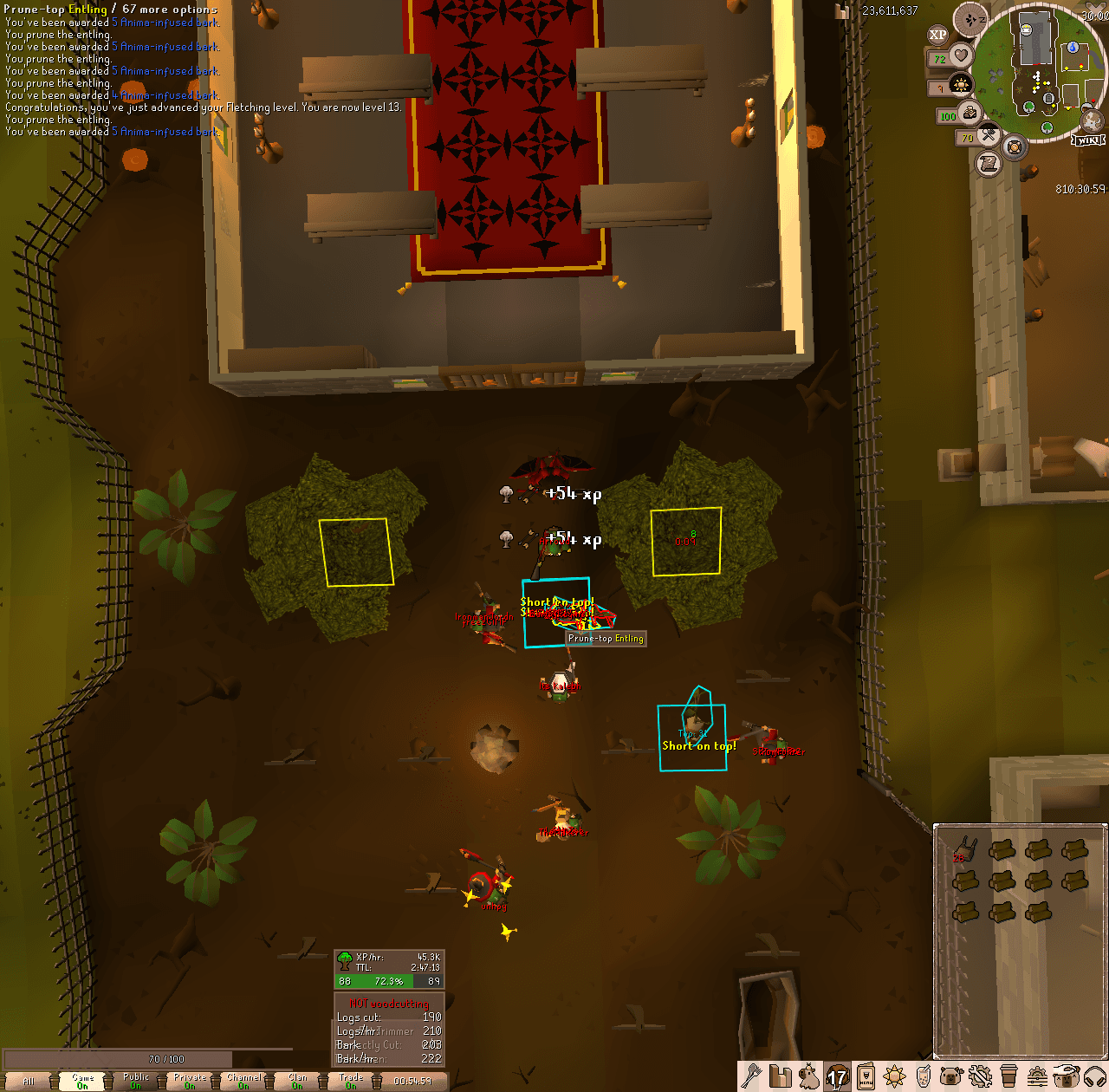
Task: Toggle the Trade chat filter
Action: pyautogui.click(x=350, y=1081)
